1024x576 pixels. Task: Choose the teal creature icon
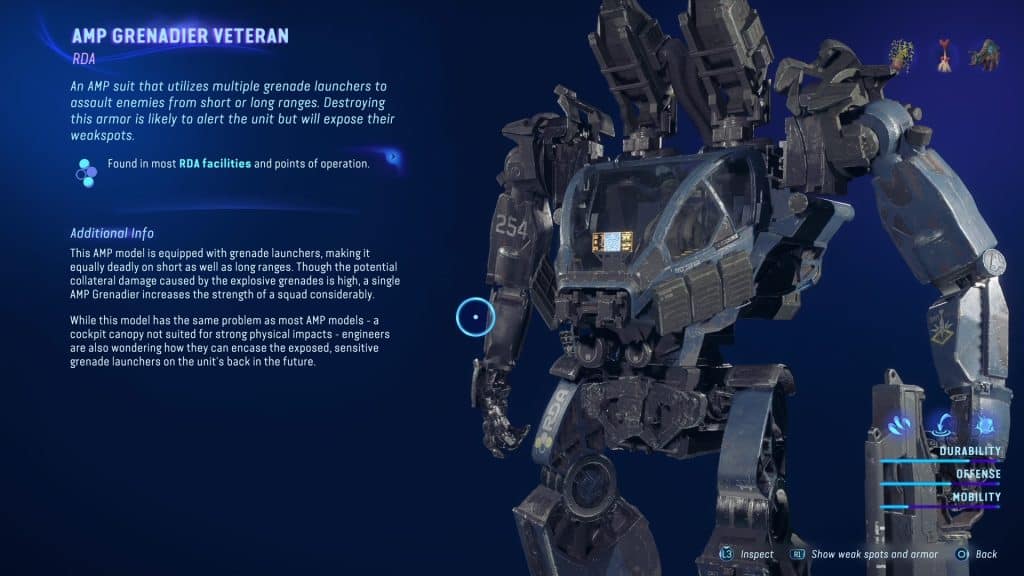[x=983, y=56]
